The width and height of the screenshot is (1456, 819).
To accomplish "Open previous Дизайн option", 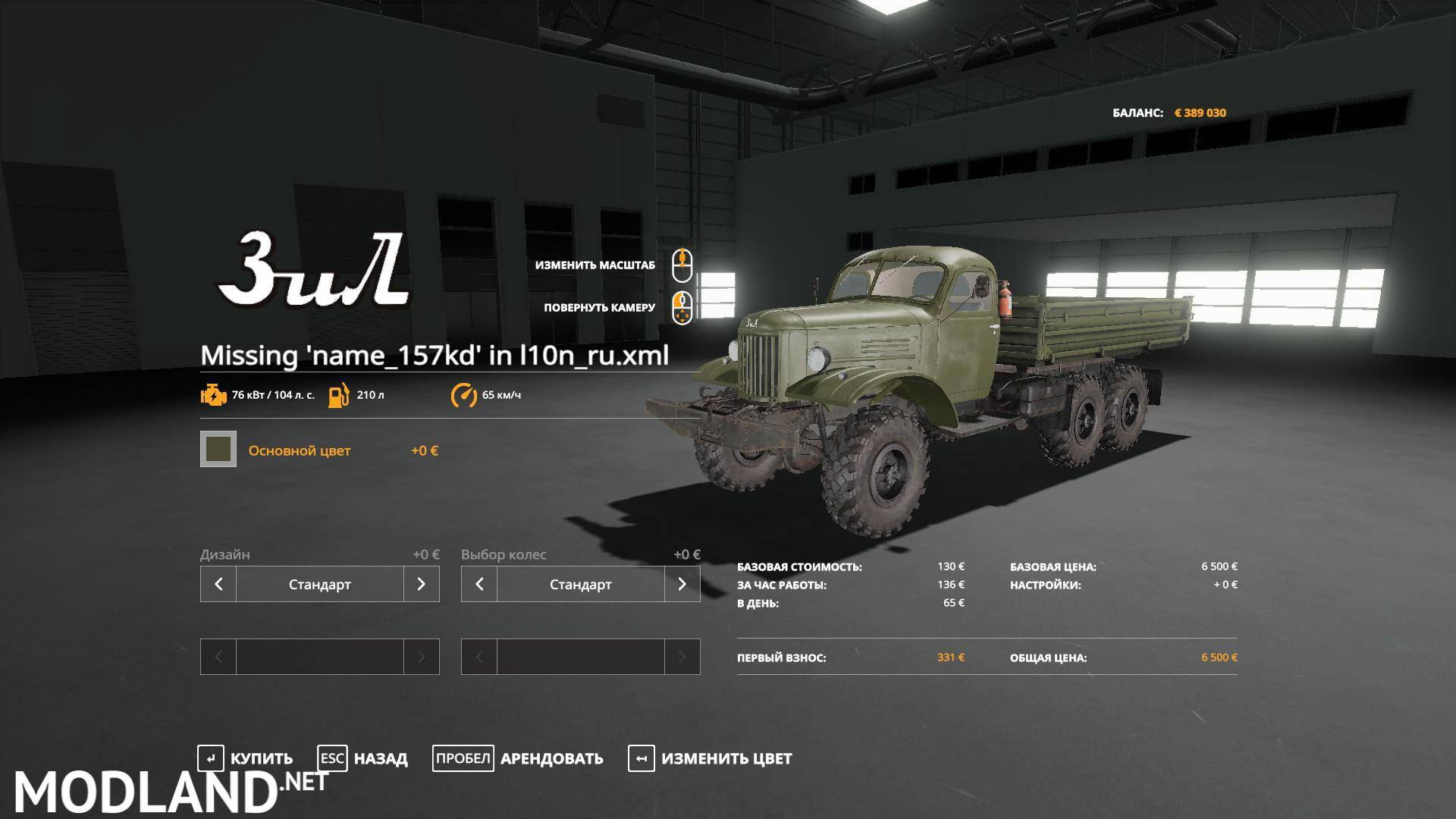I will click(218, 584).
